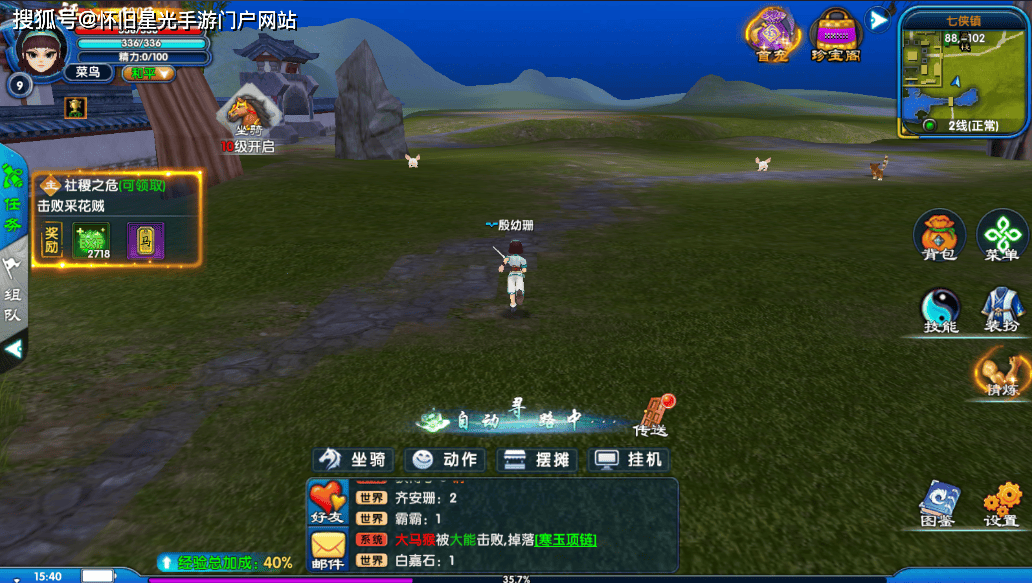Image resolution: width=1032 pixels, height=583 pixels.
Task: Open the 邮件 mailbox
Action: (327, 551)
